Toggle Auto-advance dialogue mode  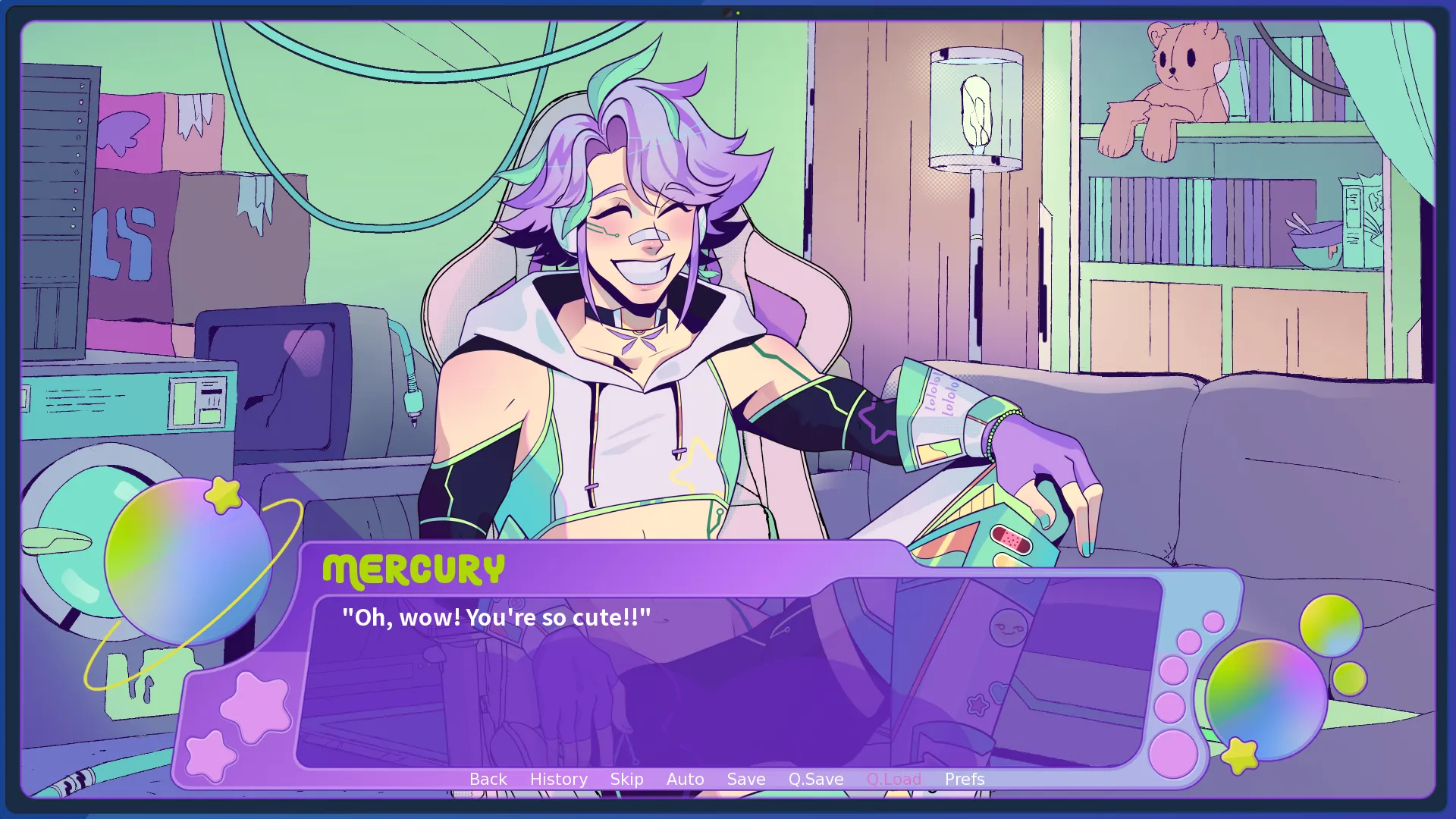tap(685, 779)
